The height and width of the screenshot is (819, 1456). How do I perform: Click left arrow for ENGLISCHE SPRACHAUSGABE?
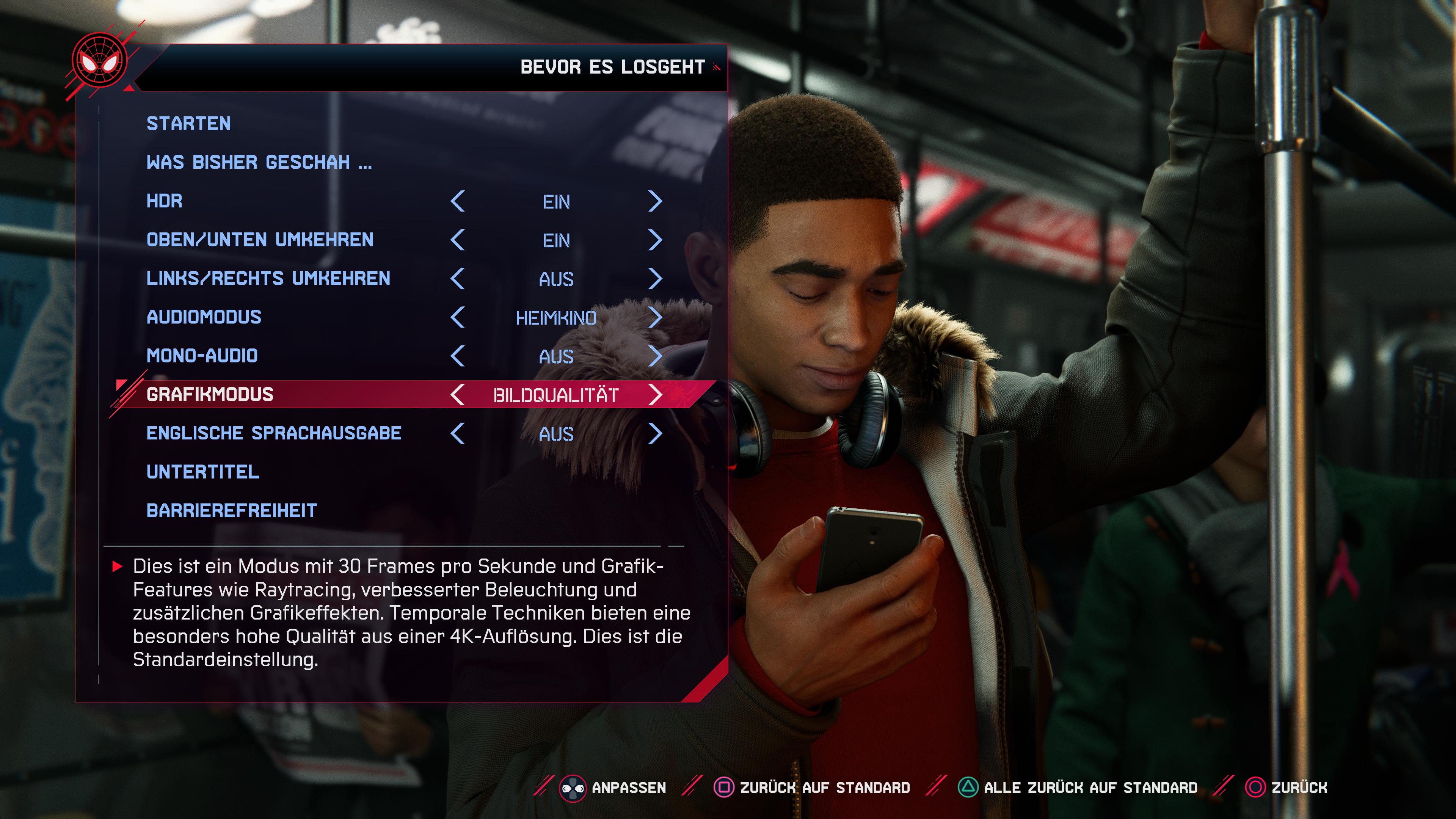point(458,433)
